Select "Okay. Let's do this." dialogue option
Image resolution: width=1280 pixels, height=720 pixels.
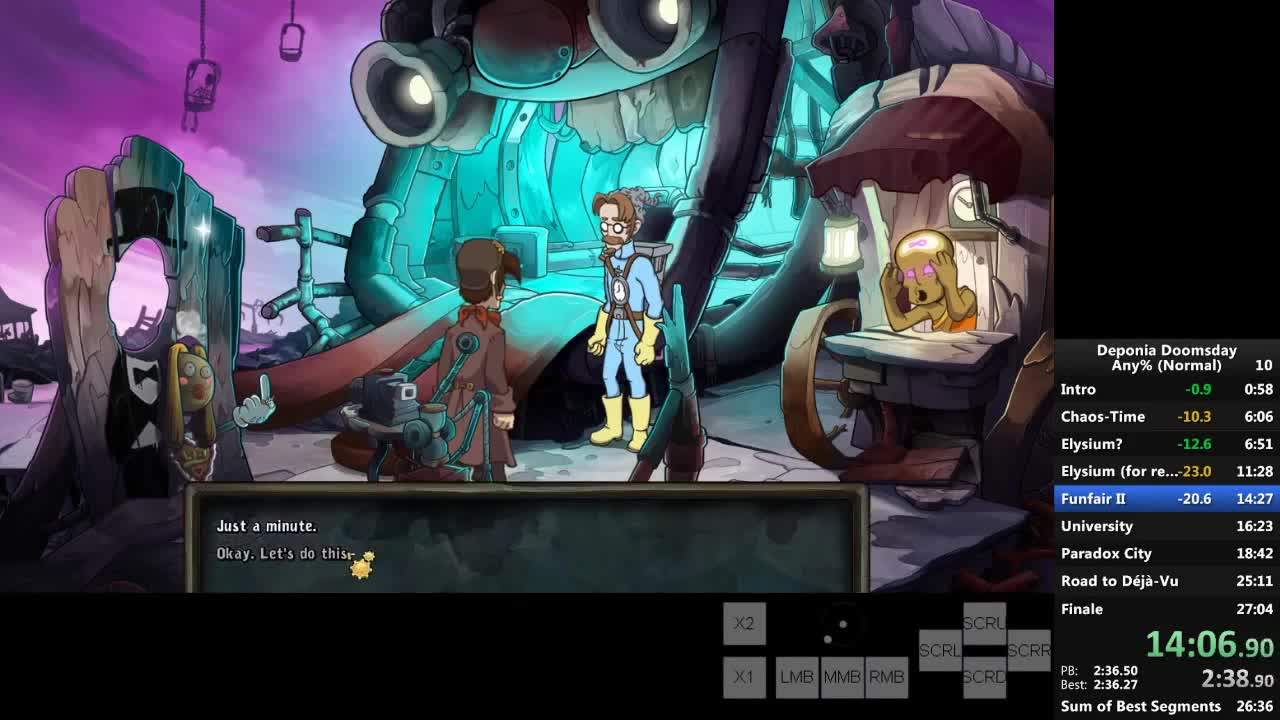click(284, 553)
